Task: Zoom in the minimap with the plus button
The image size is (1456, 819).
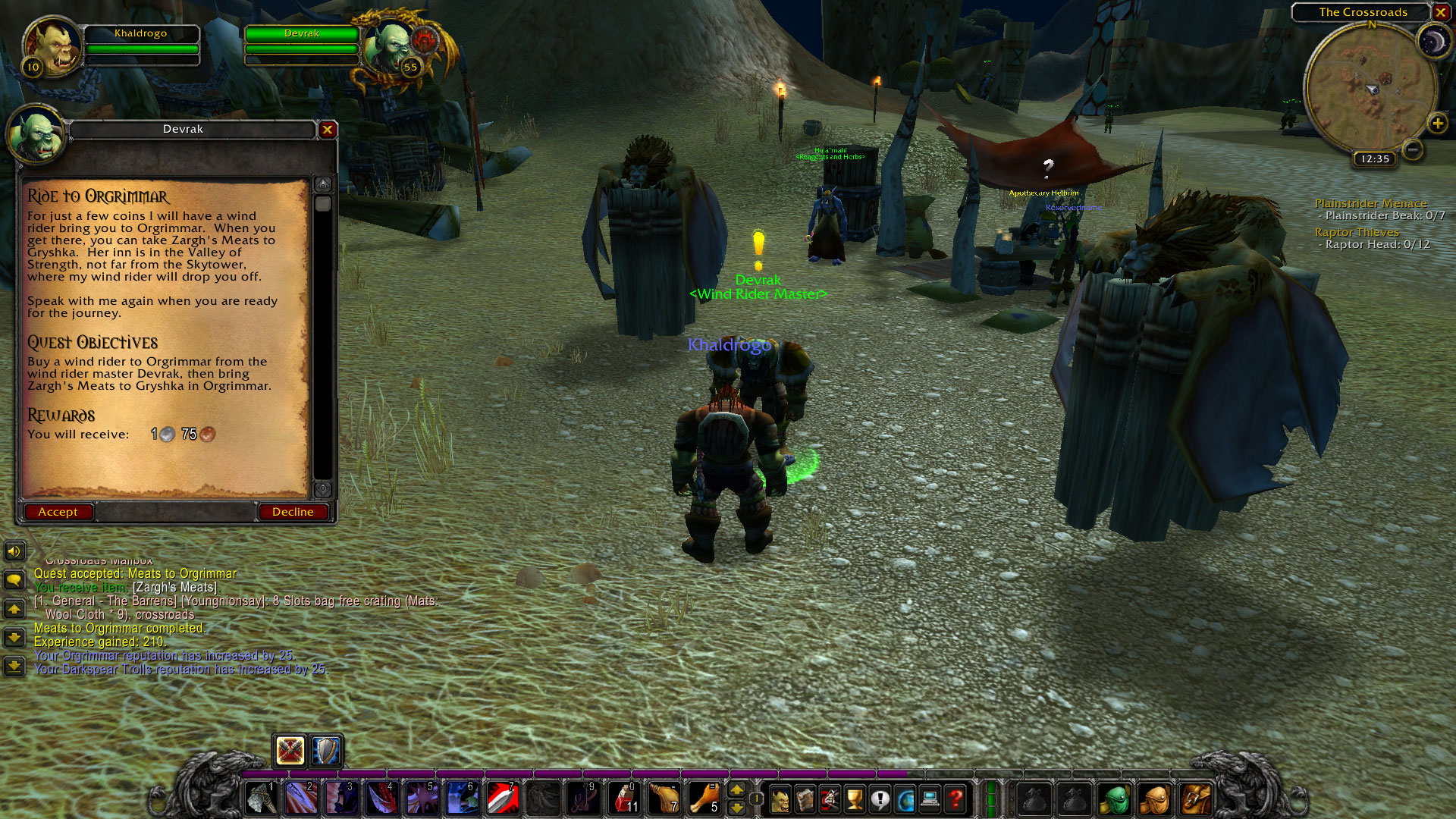Action: 1437,121
